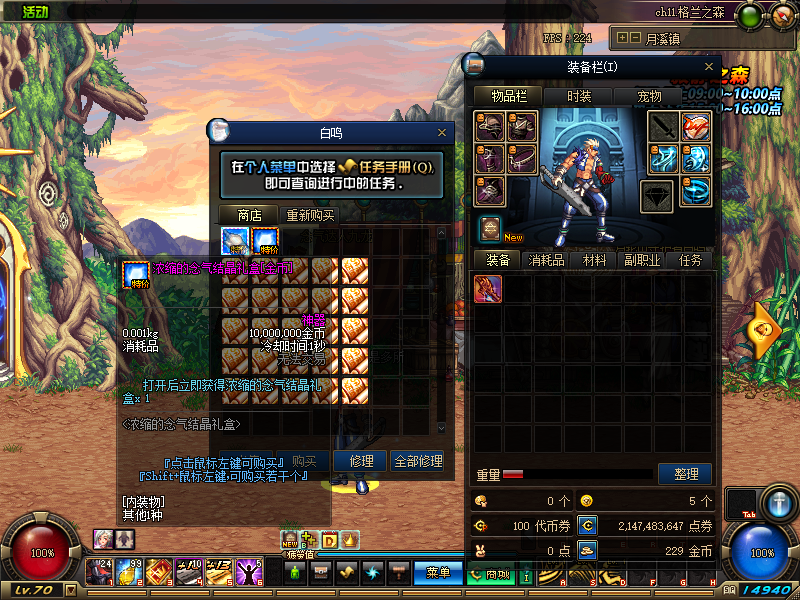Viewport: 800px width, 600px height.
Task: Click the equipped greatsword weapon slot
Action: click(663, 127)
